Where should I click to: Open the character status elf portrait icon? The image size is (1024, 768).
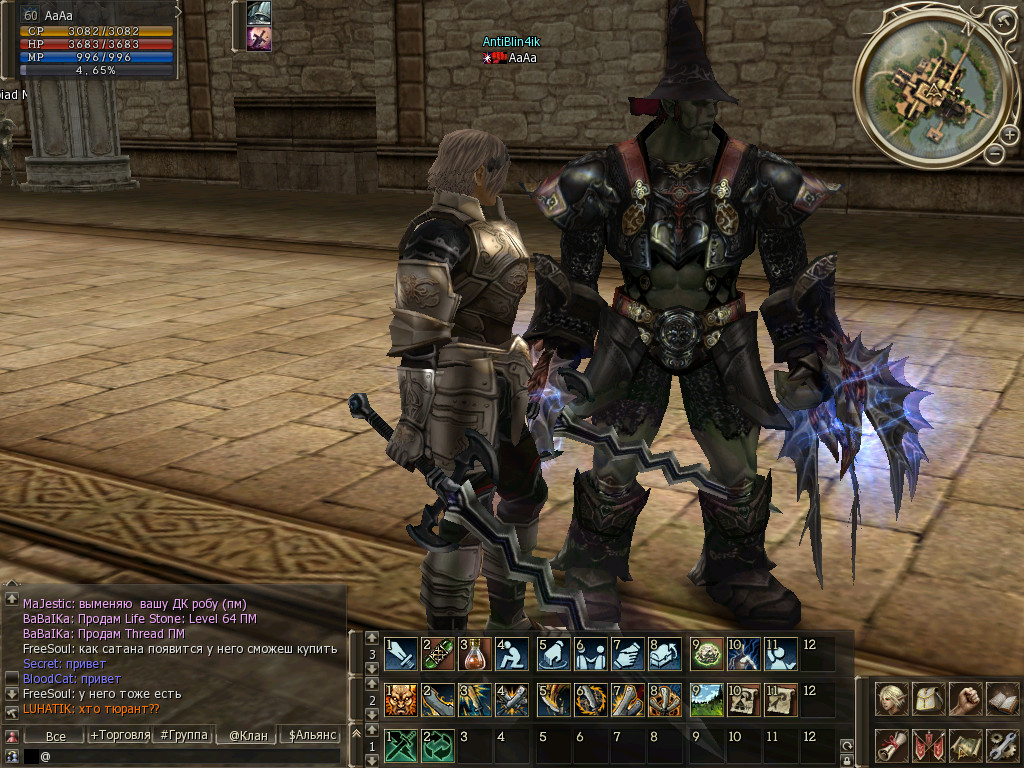point(892,698)
